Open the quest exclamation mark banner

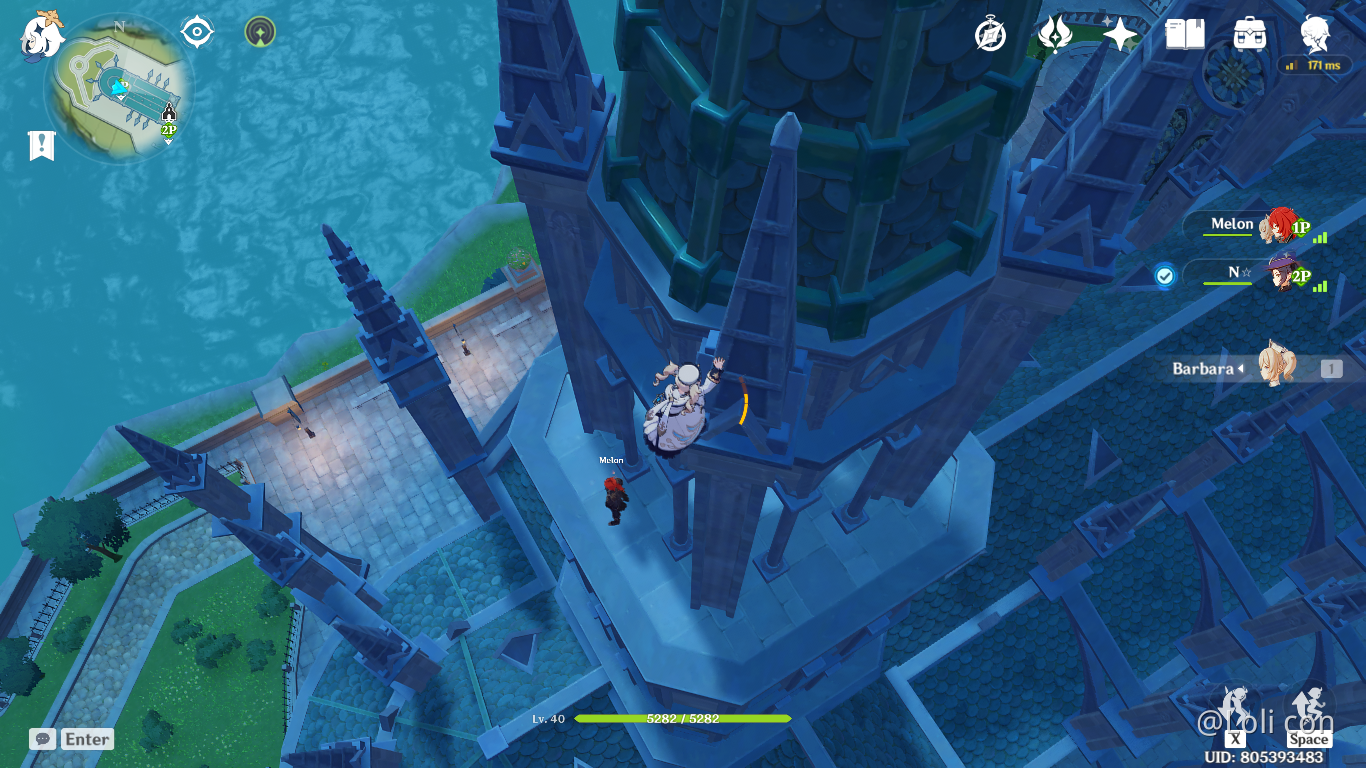click(x=41, y=146)
